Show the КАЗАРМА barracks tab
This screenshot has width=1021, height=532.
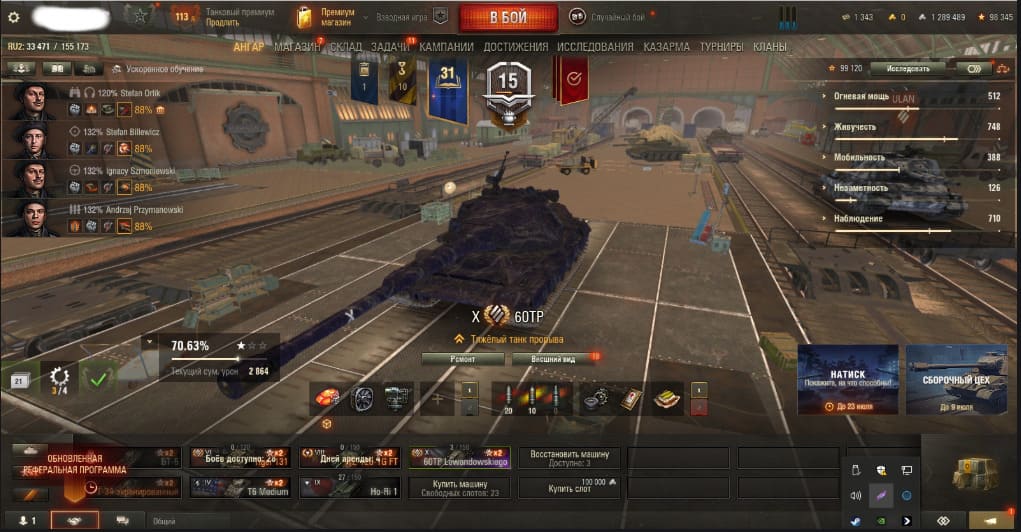coord(666,47)
